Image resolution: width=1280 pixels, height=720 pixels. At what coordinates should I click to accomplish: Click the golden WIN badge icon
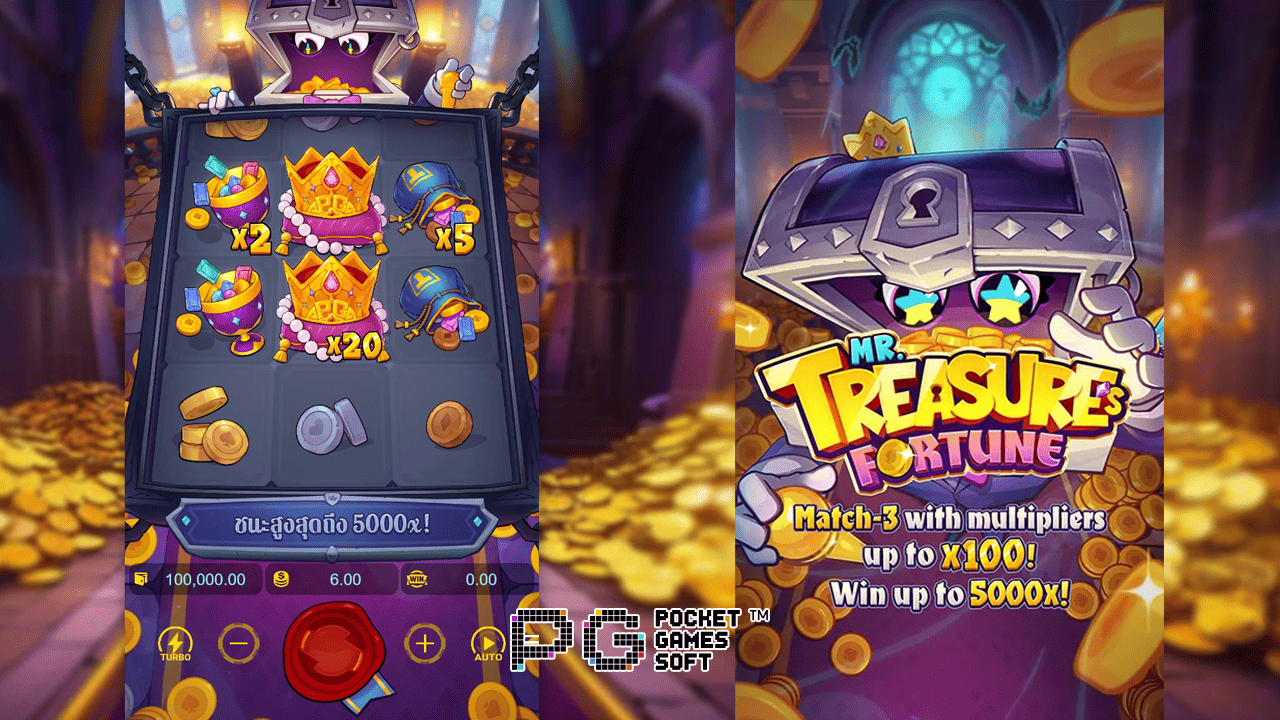[419, 578]
